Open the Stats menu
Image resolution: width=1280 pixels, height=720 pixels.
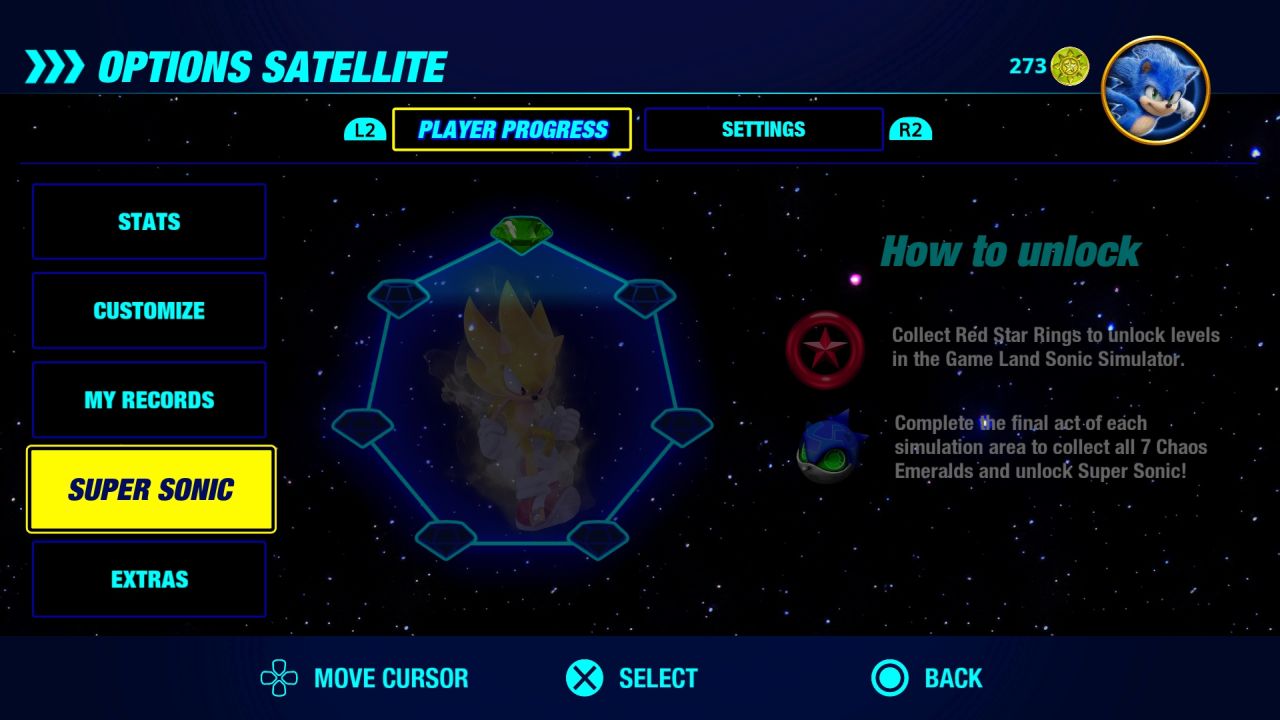coord(149,221)
